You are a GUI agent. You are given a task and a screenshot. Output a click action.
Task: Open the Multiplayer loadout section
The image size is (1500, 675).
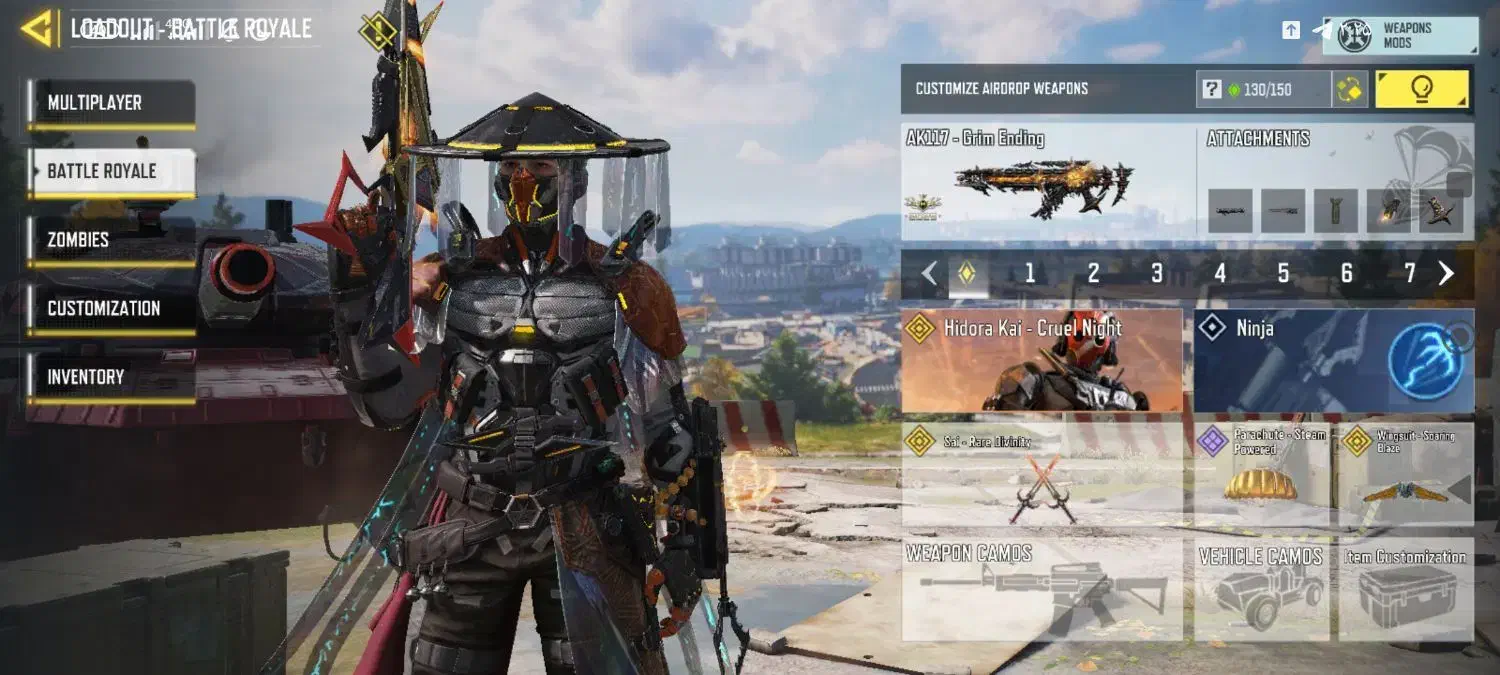click(x=110, y=103)
